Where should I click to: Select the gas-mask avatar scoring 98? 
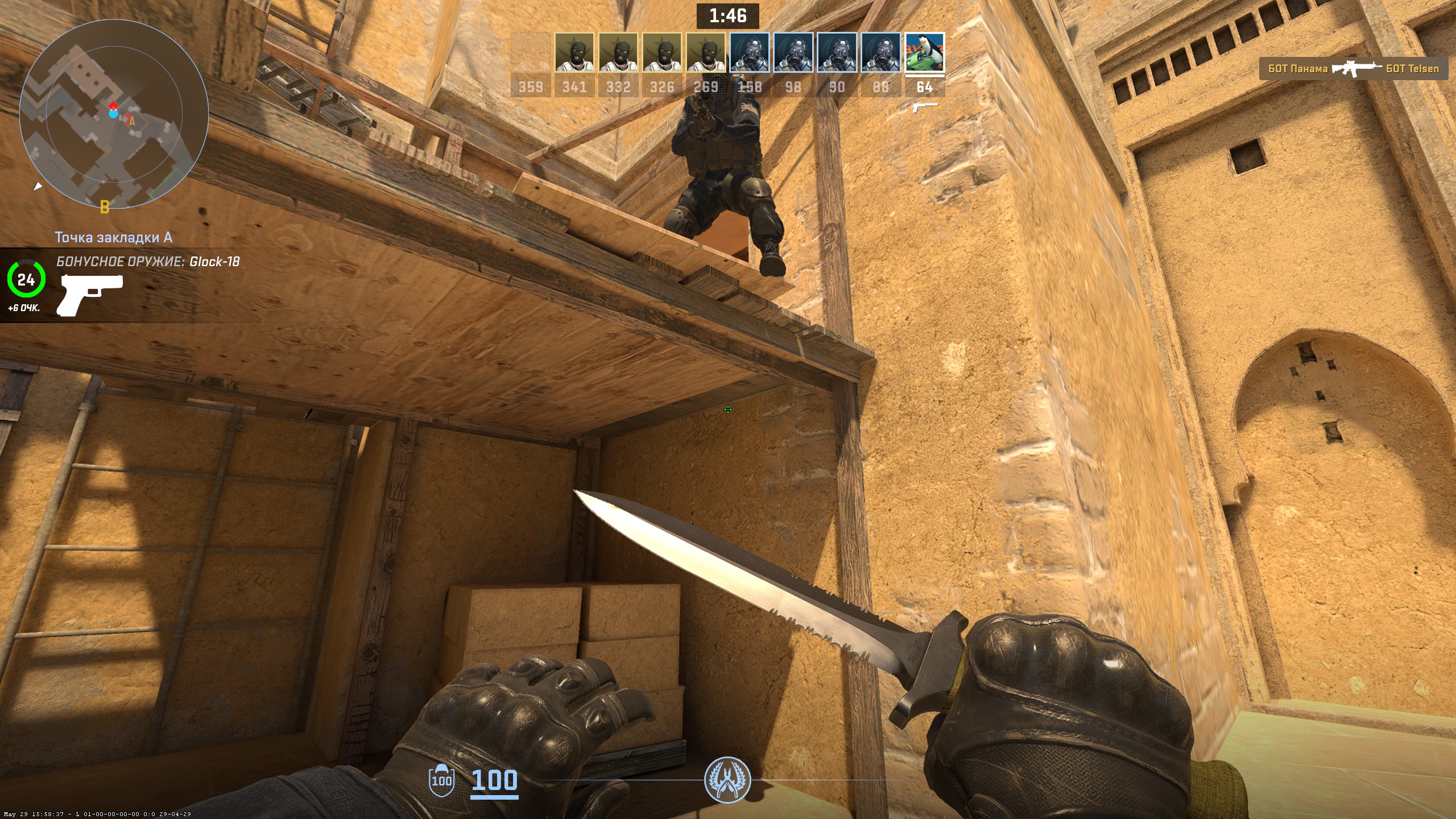[793, 52]
